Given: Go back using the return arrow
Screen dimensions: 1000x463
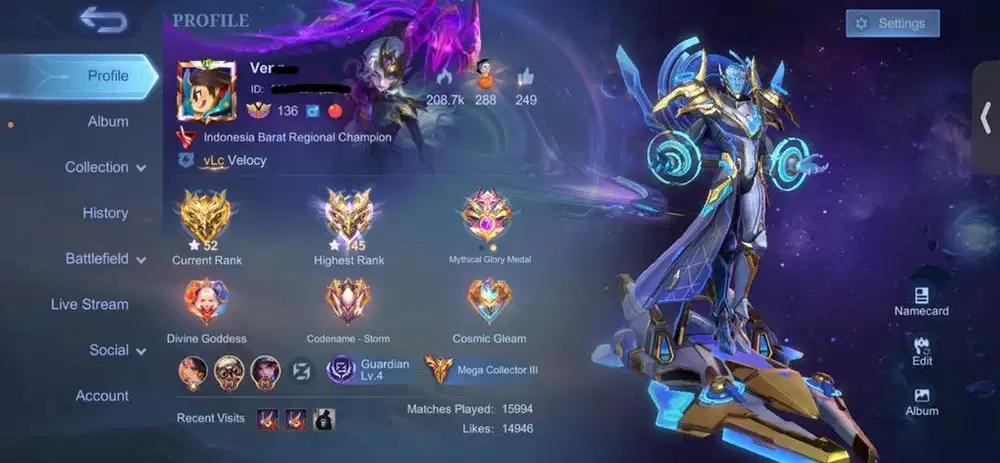Looking at the screenshot, I should [102, 20].
